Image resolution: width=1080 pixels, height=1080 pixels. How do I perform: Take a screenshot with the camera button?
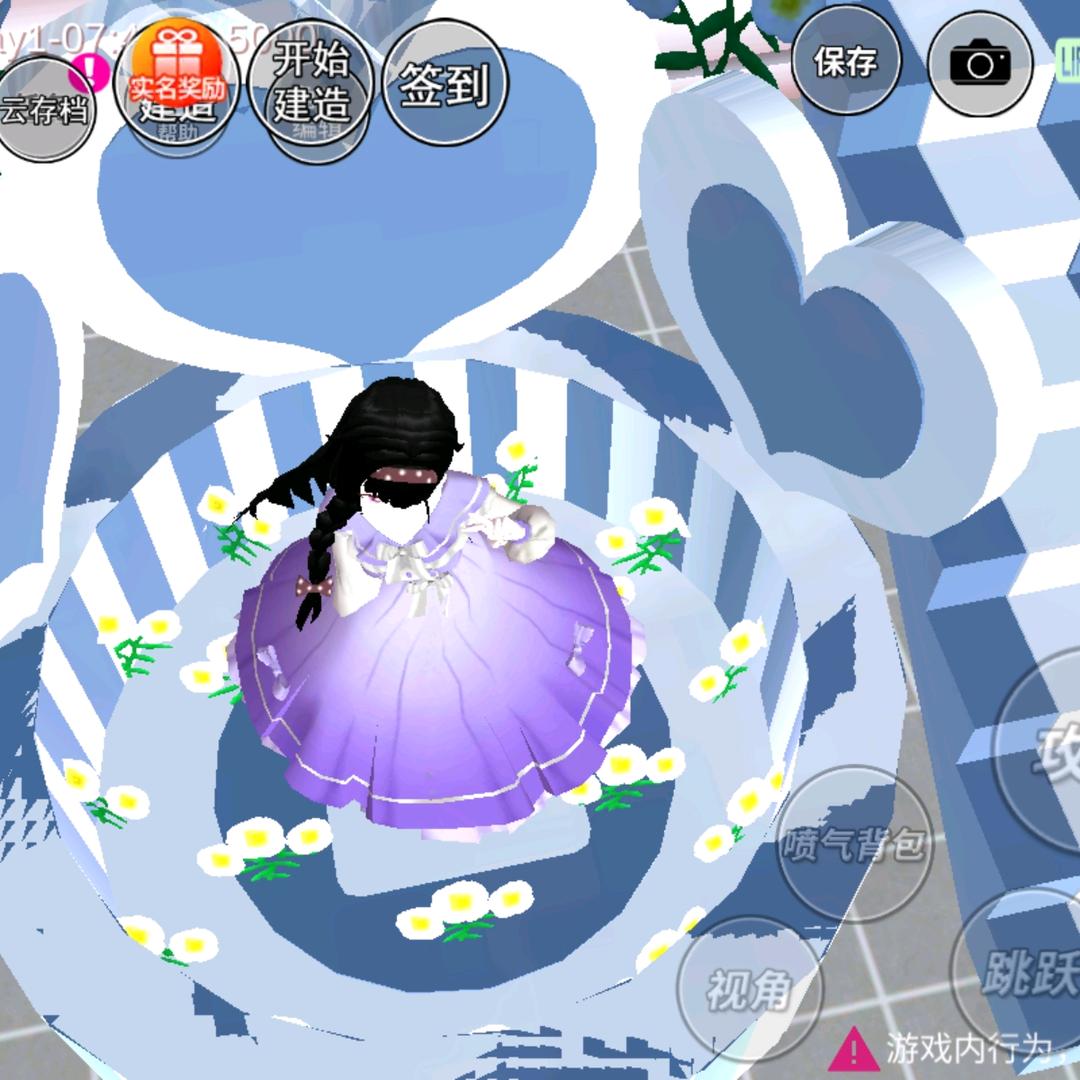tap(980, 64)
